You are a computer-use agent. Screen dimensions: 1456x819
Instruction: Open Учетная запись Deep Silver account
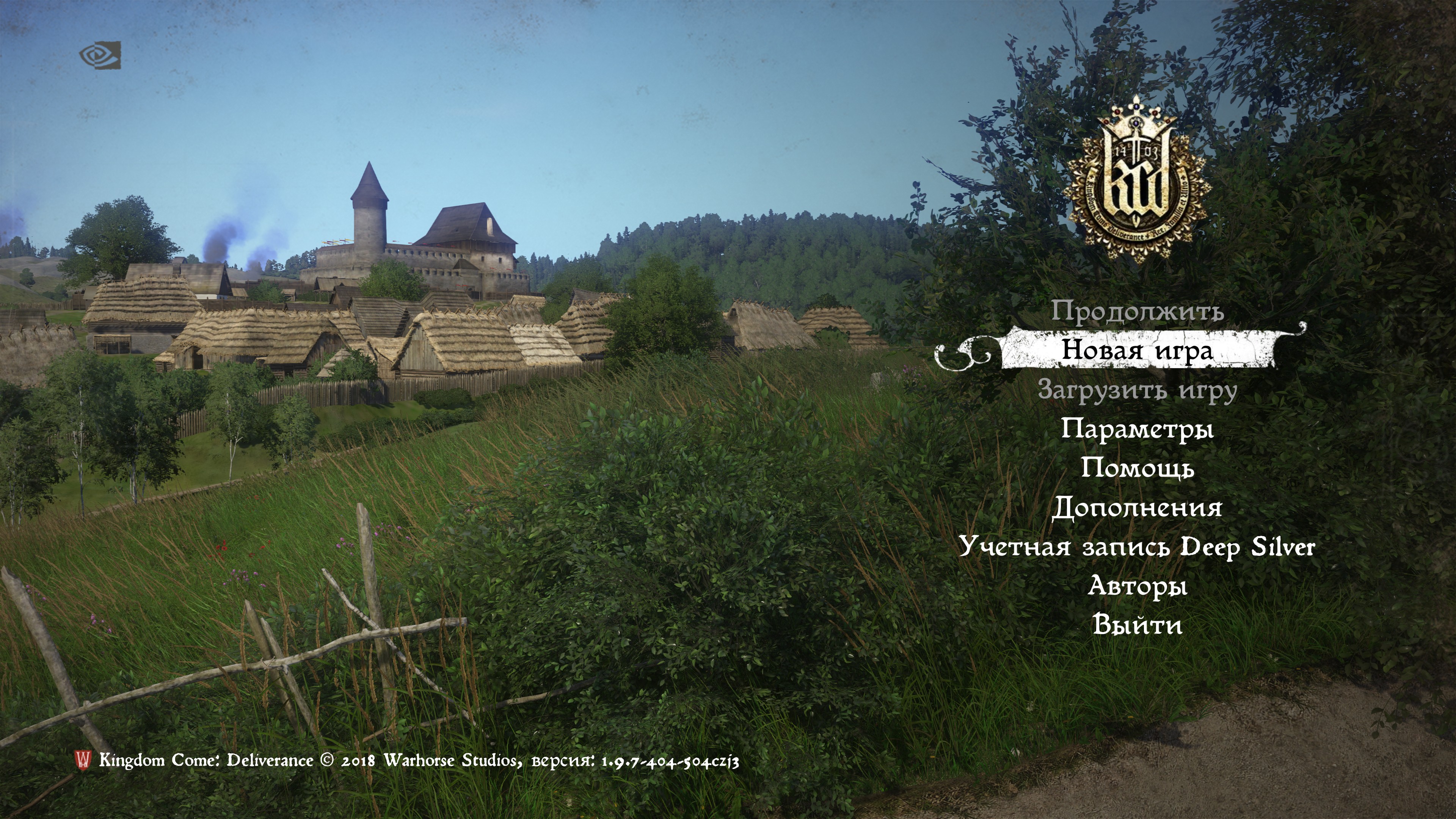point(1137,546)
